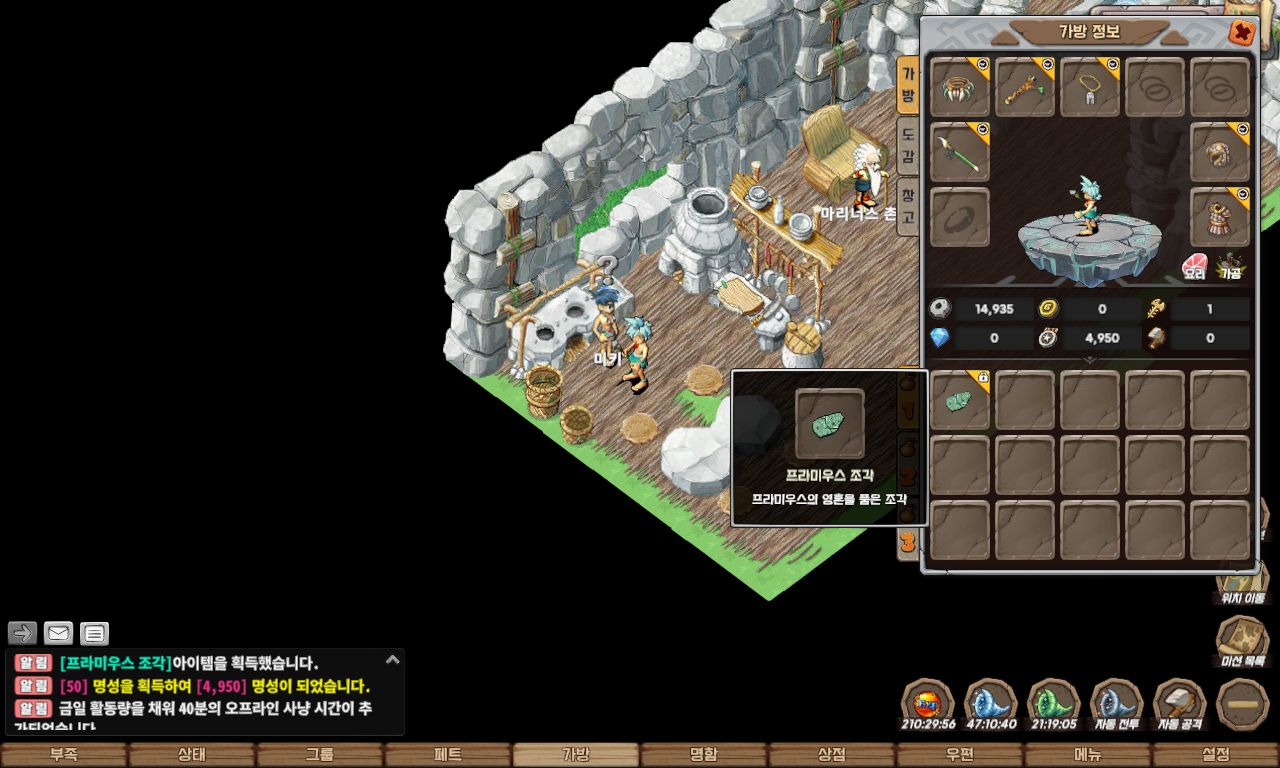The width and height of the screenshot is (1280, 768).
Task: Expand the chat log with the arrow
Action: pyautogui.click(x=393, y=660)
